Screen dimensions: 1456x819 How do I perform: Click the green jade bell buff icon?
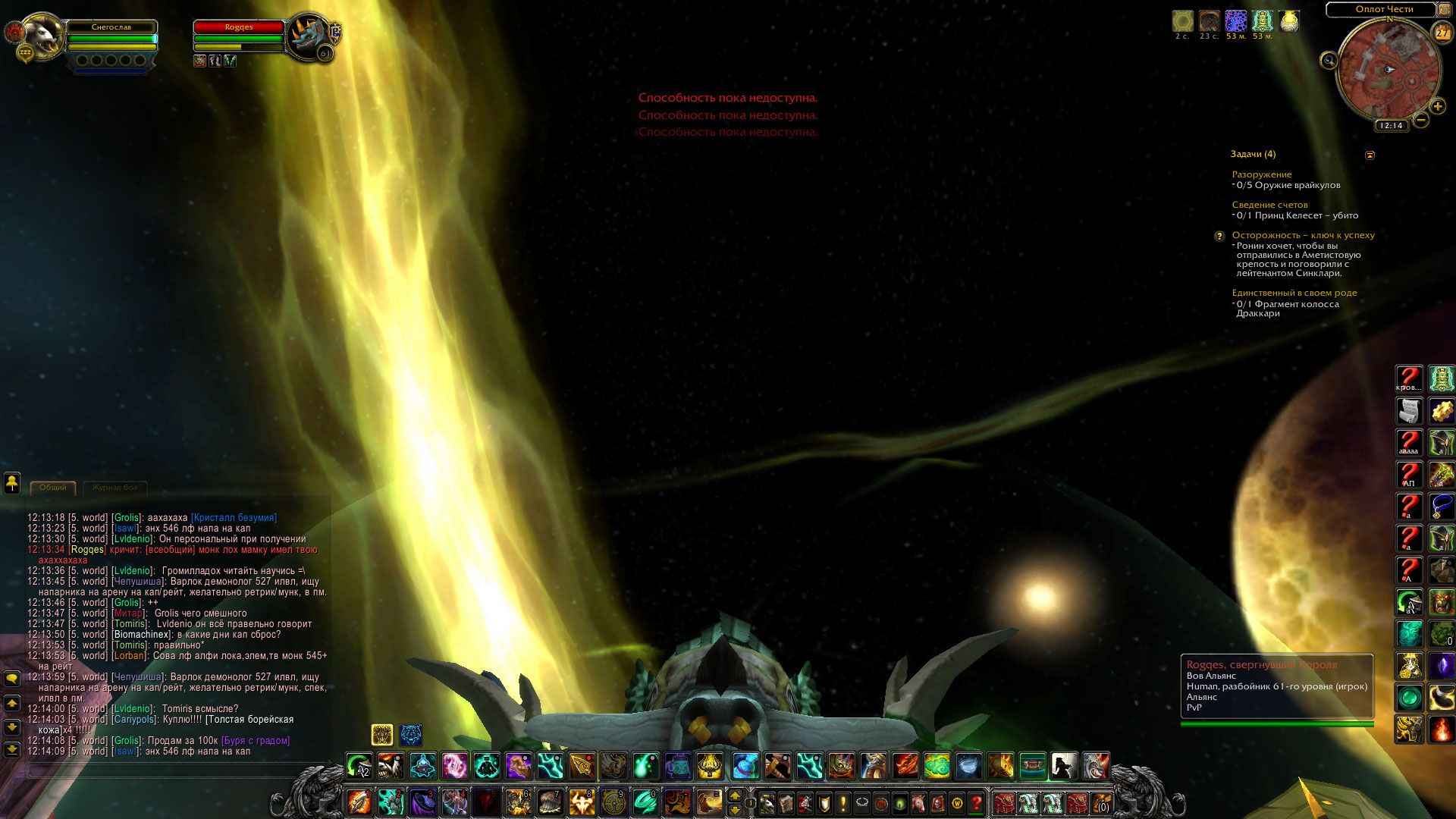[1262, 21]
